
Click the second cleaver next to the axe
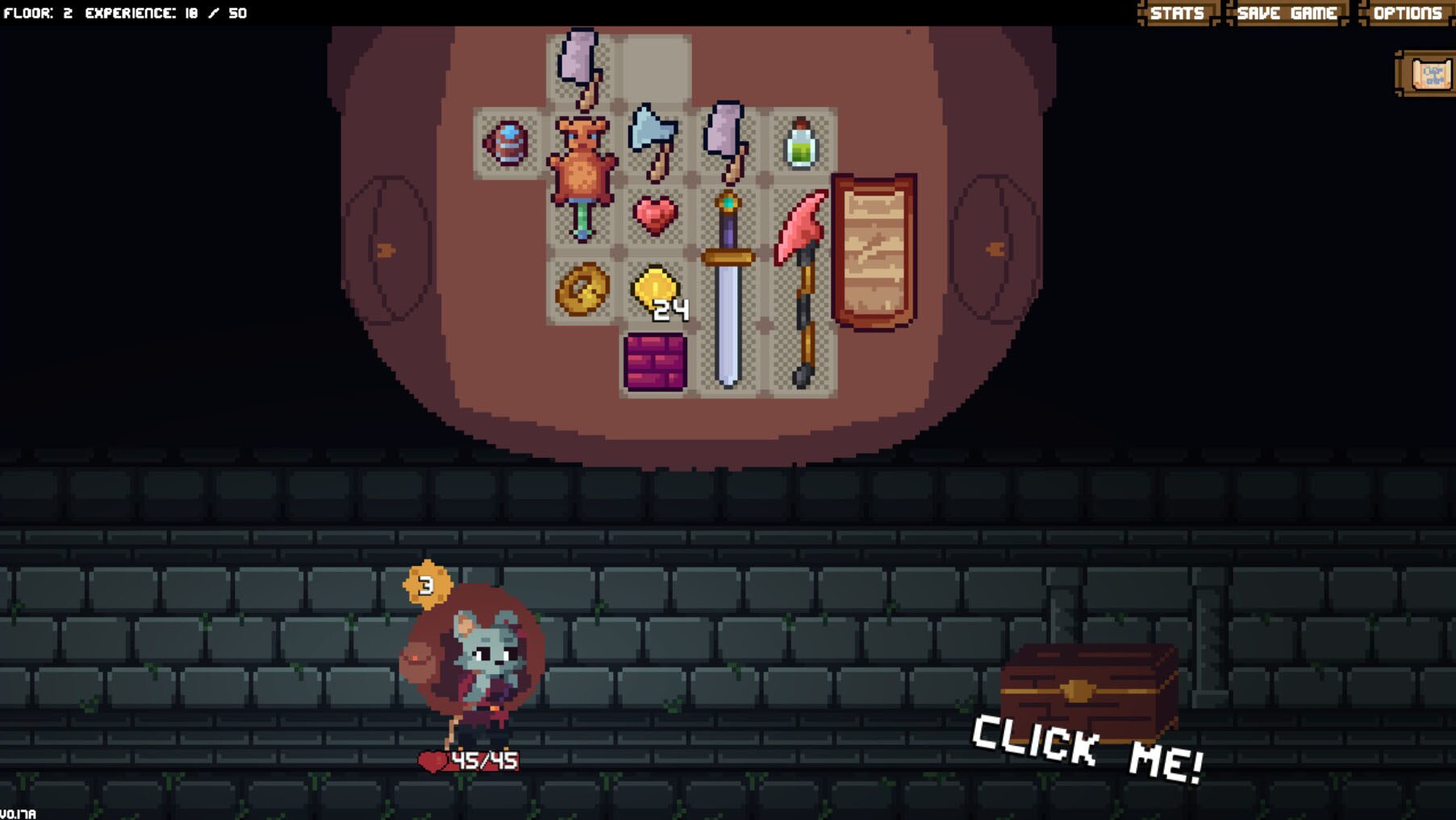(725, 137)
